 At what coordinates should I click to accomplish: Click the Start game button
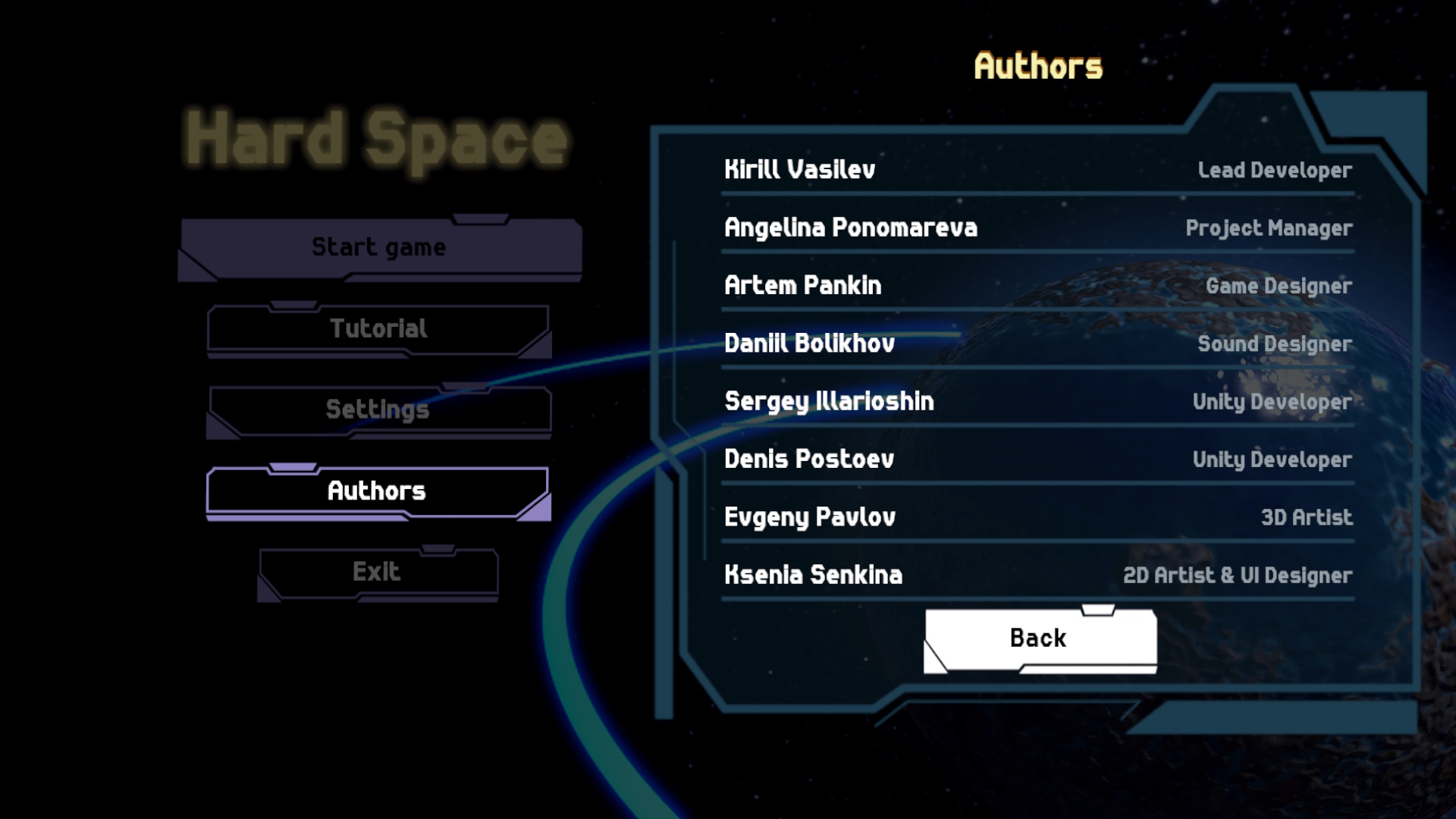(x=378, y=246)
